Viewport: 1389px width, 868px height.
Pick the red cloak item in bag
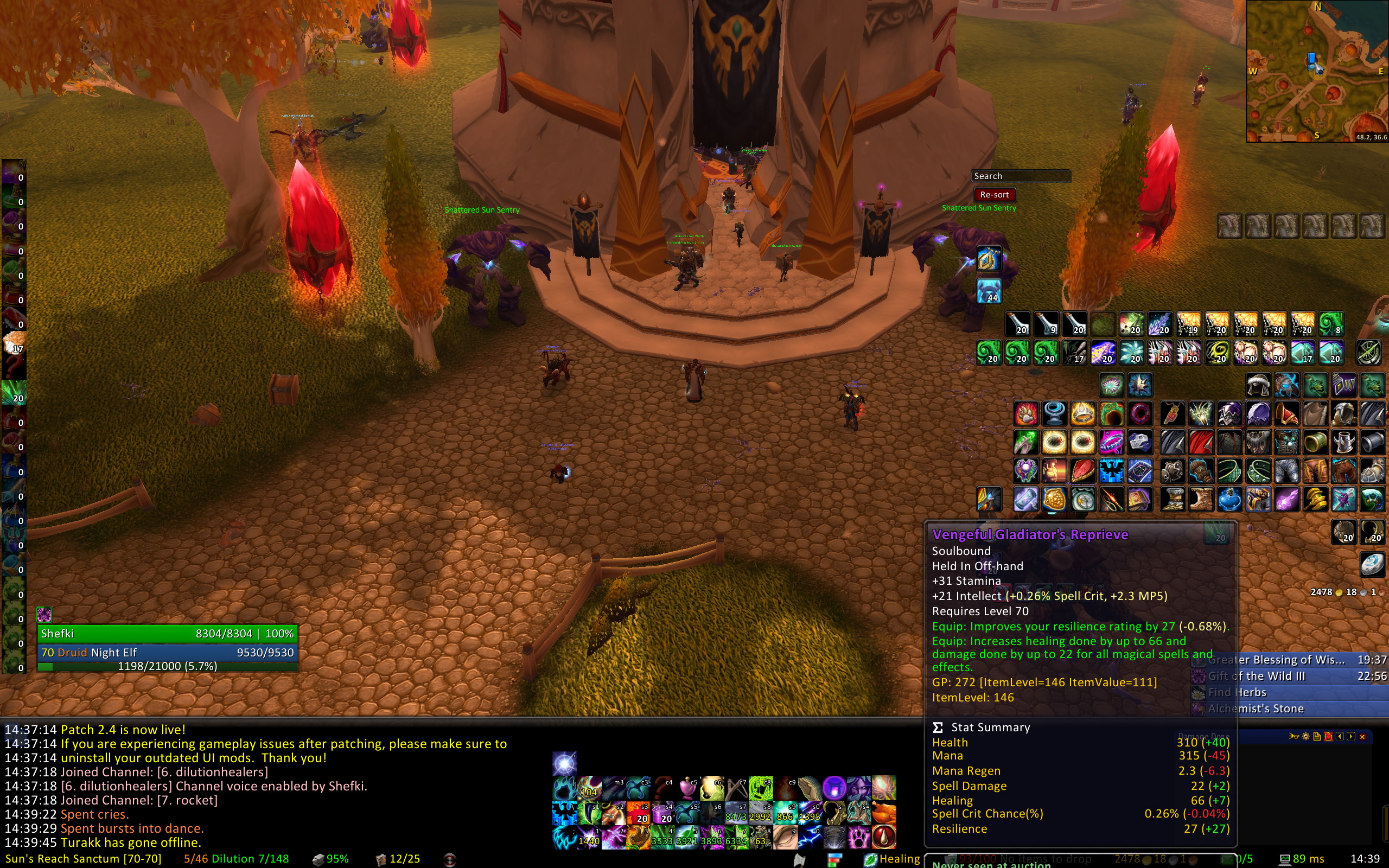(1201, 443)
